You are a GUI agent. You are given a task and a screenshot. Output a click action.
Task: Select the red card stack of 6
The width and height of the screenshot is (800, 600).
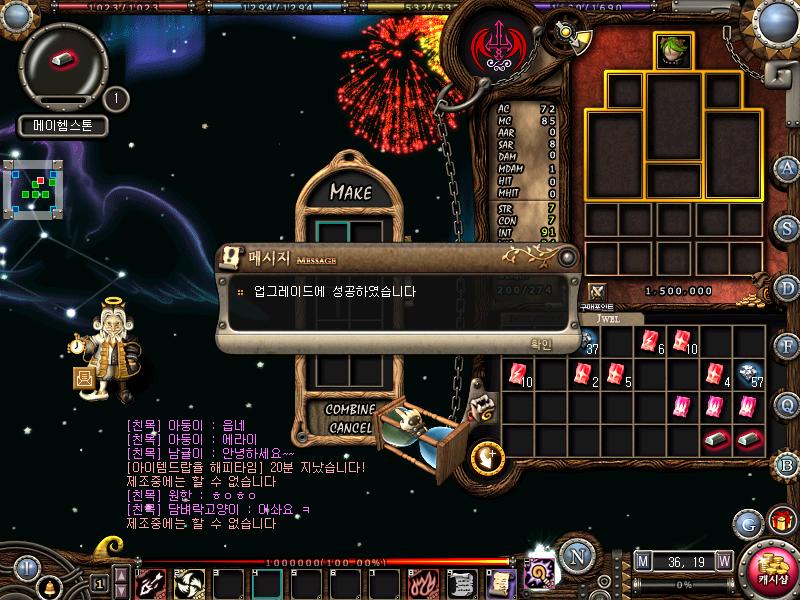(x=651, y=341)
